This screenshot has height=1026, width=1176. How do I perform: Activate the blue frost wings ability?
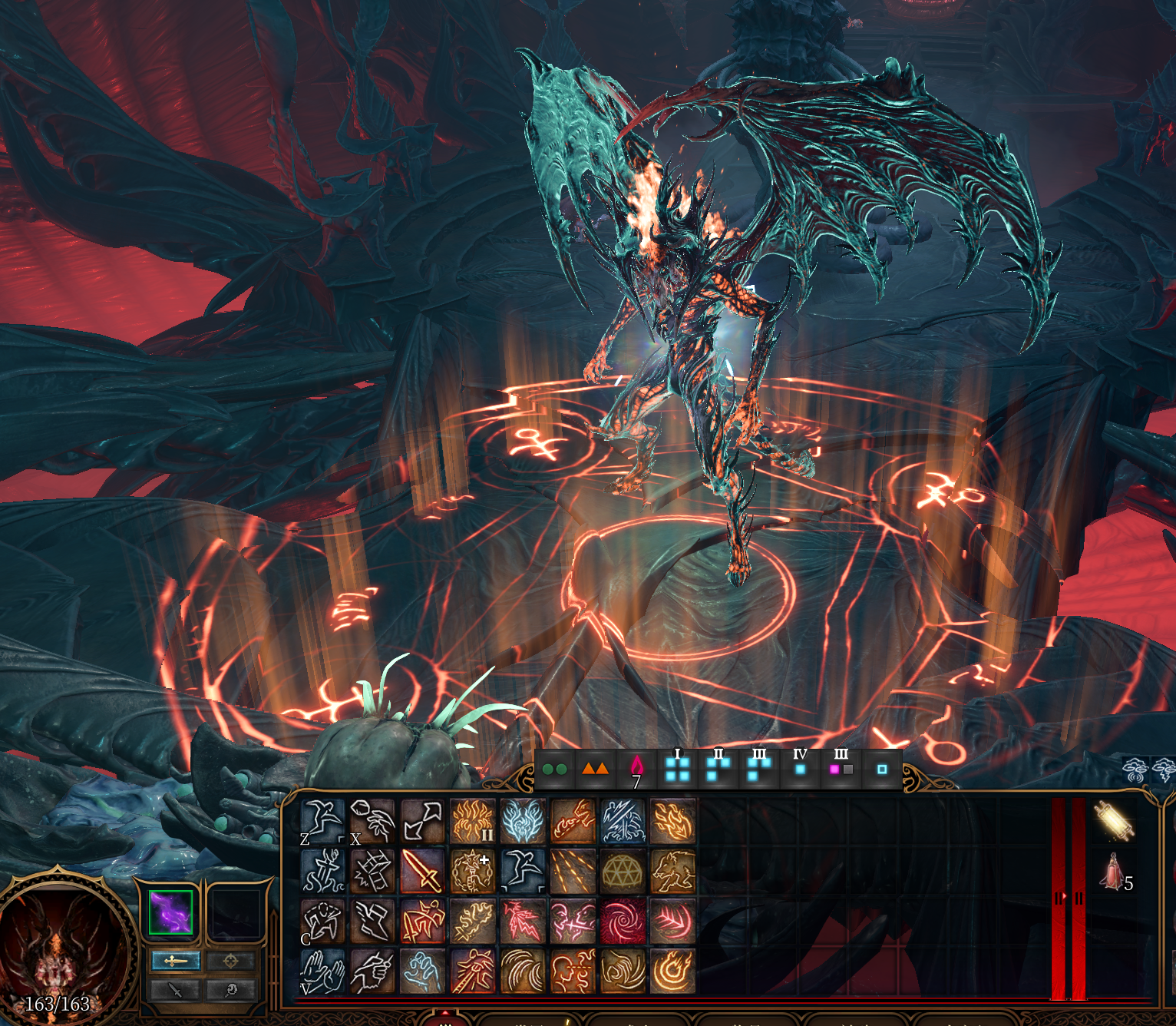point(523,821)
